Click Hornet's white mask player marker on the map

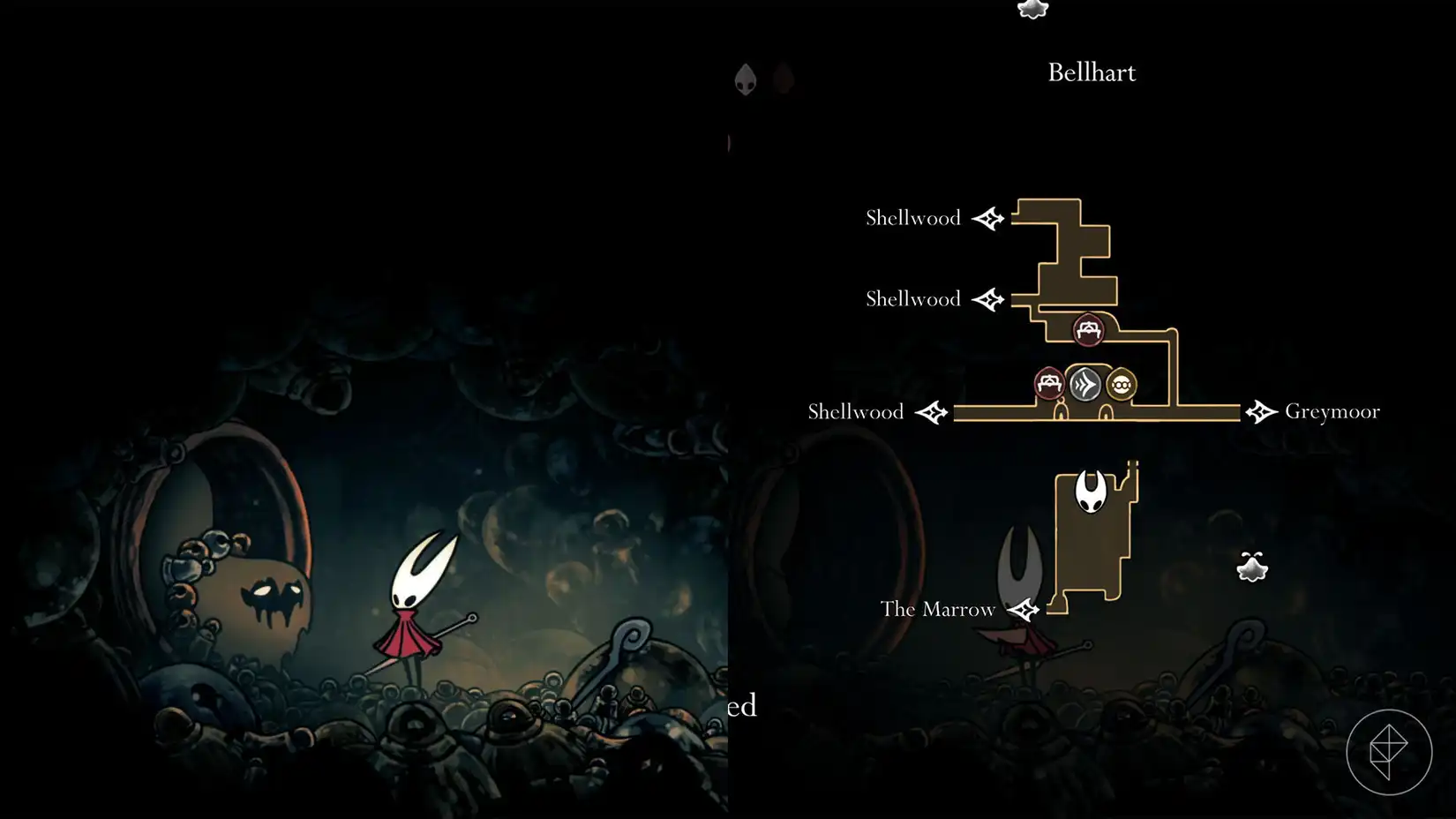pyautogui.click(x=1092, y=492)
